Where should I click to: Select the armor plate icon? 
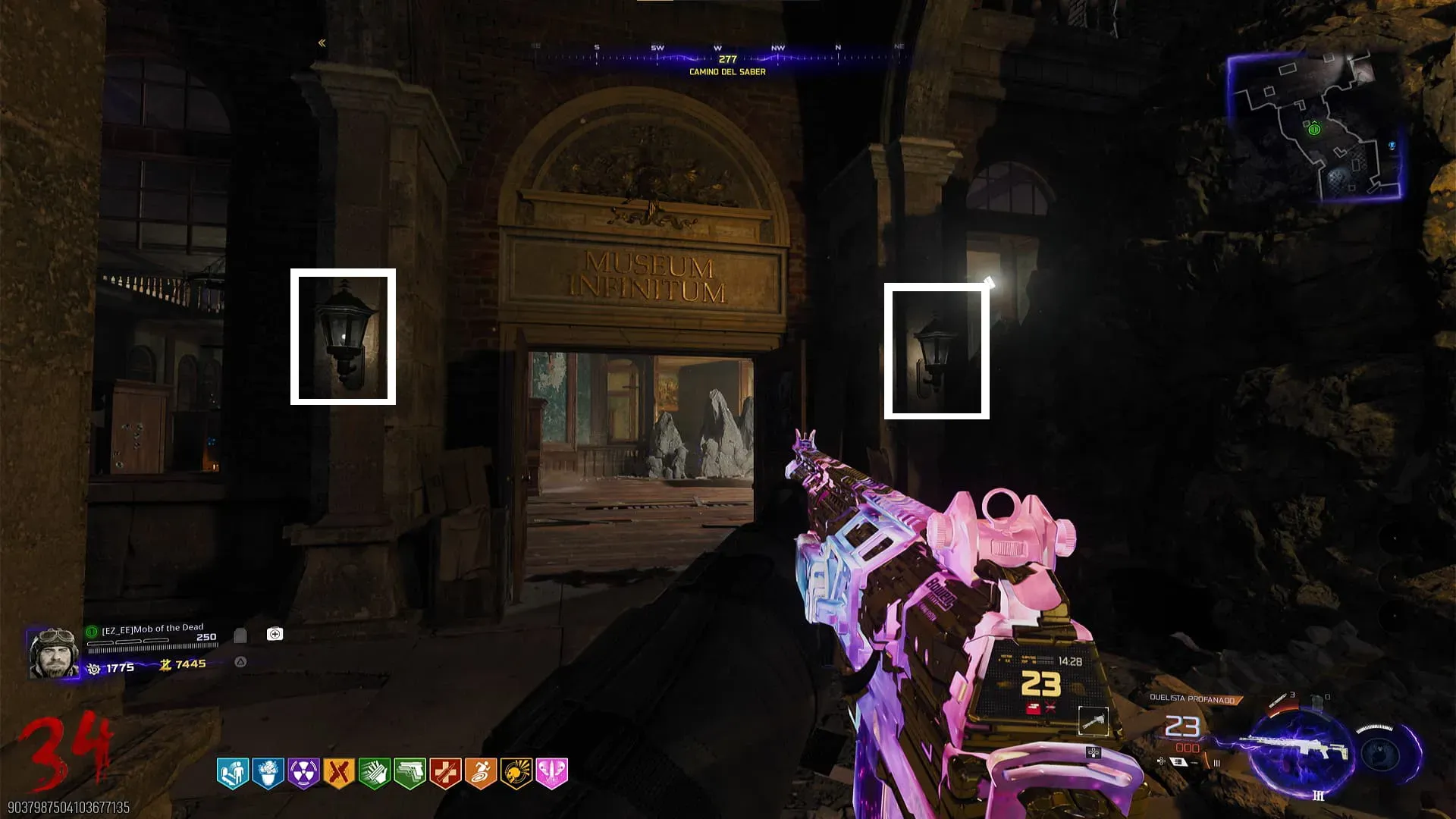click(x=240, y=635)
